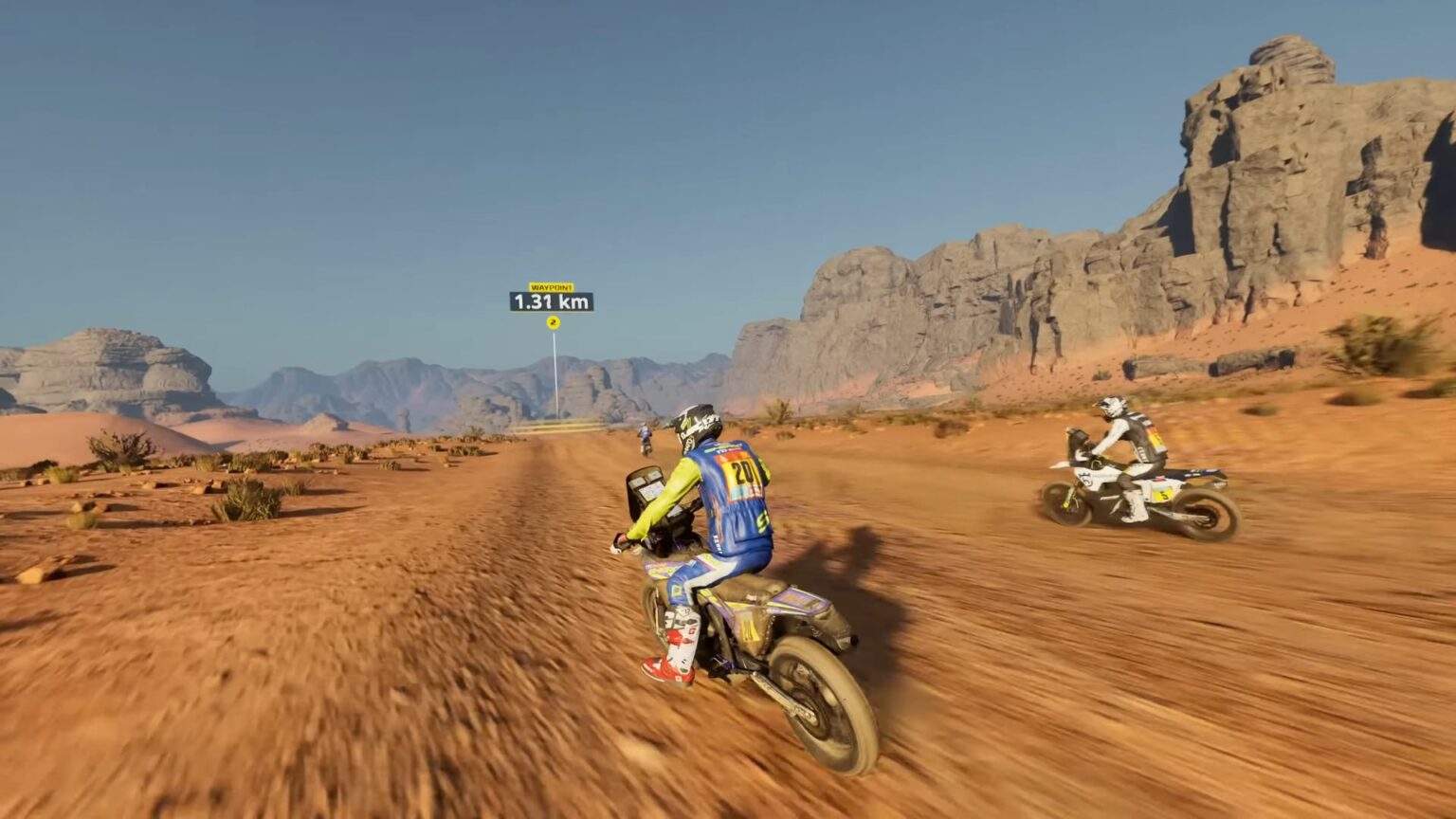The image size is (1456, 819).
Task: Click the red boot of rider 201
Action: coord(669,673)
